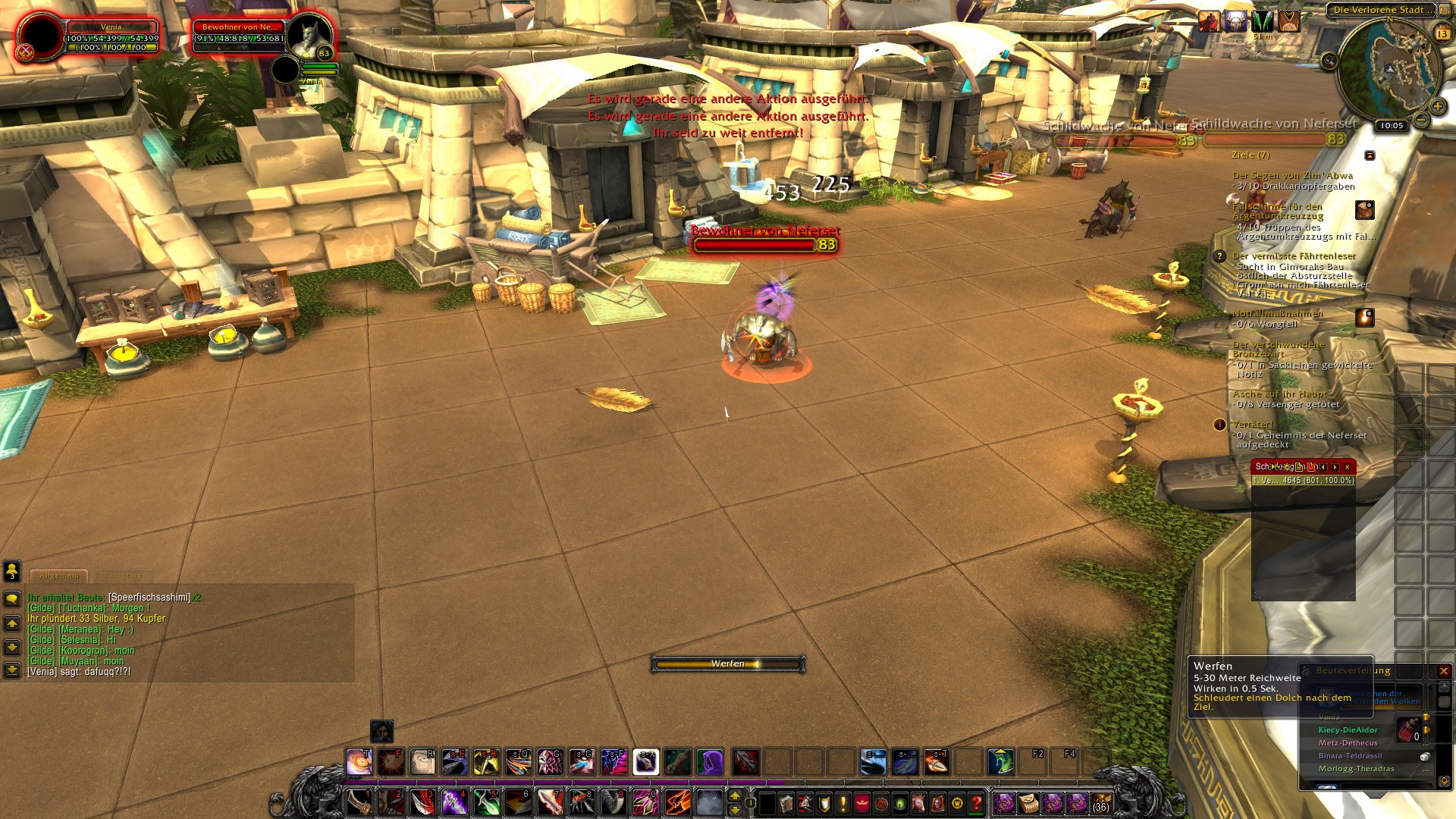The height and width of the screenshot is (819, 1456).
Task: Zoom out on the minimap
Action: pos(1421,120)
